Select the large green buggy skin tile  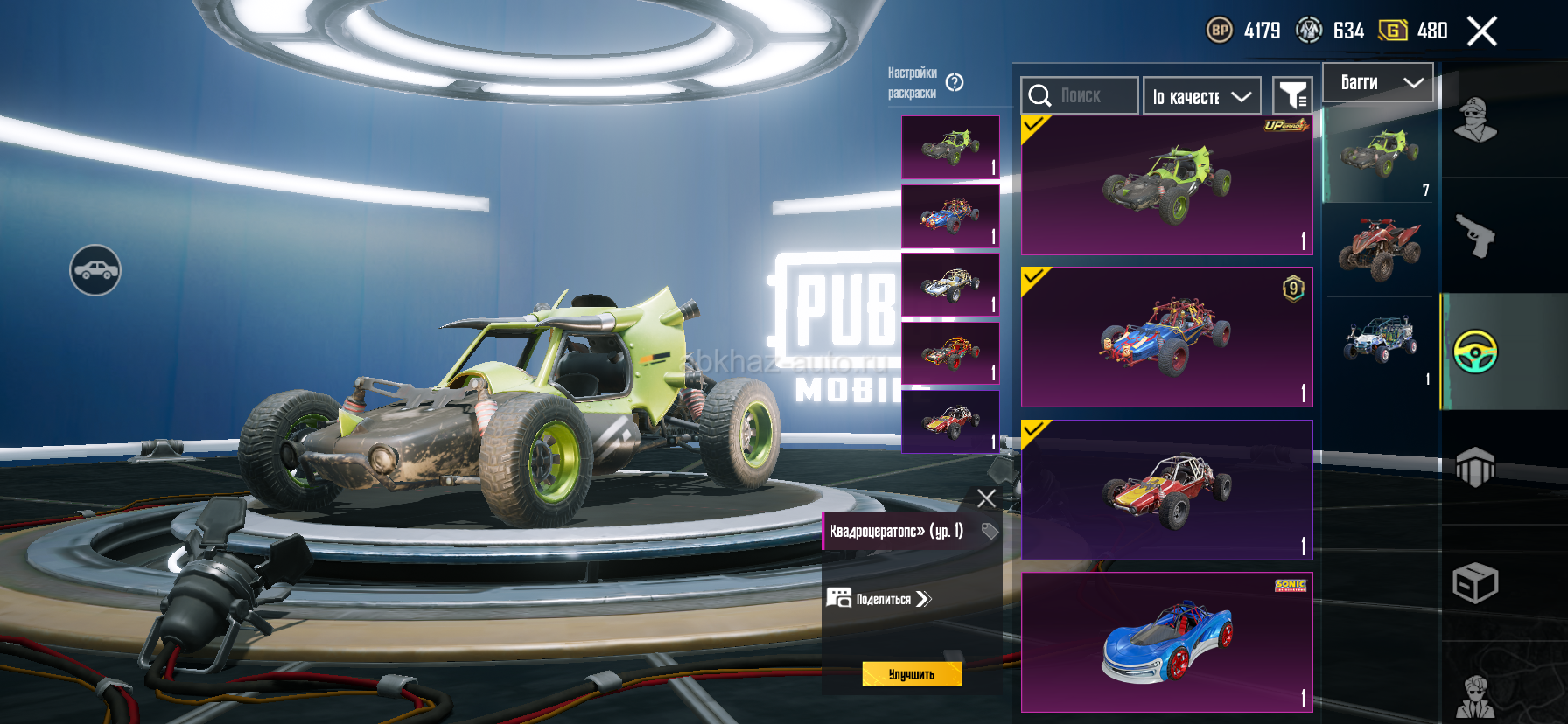[1166, 184]
